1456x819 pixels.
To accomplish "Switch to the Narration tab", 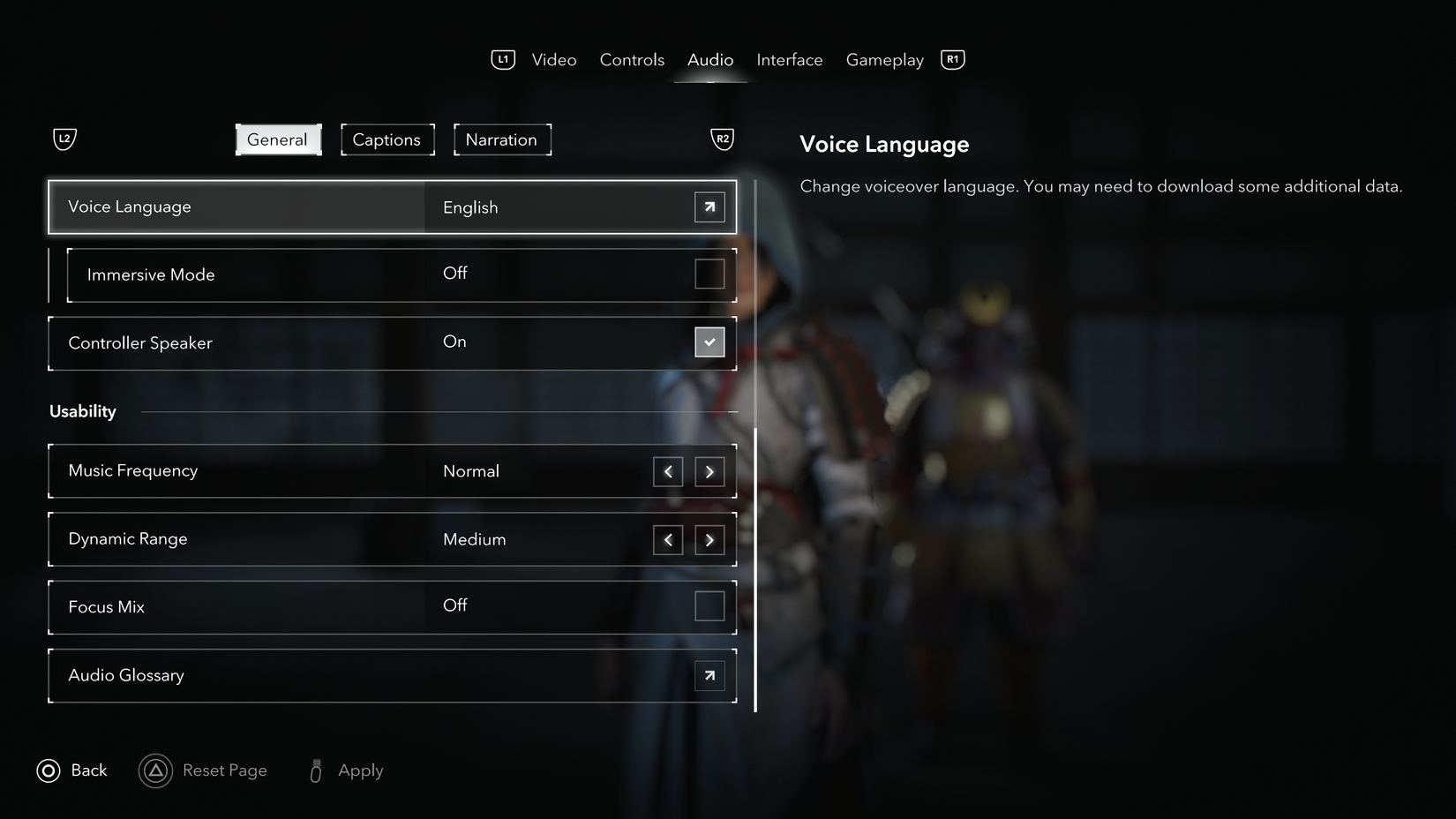I will (x=501, y=139).
